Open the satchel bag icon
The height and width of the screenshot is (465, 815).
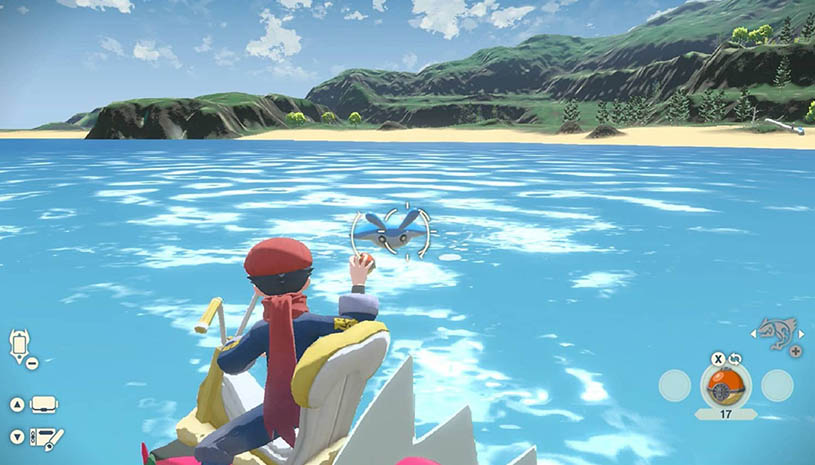coord(44,405)
